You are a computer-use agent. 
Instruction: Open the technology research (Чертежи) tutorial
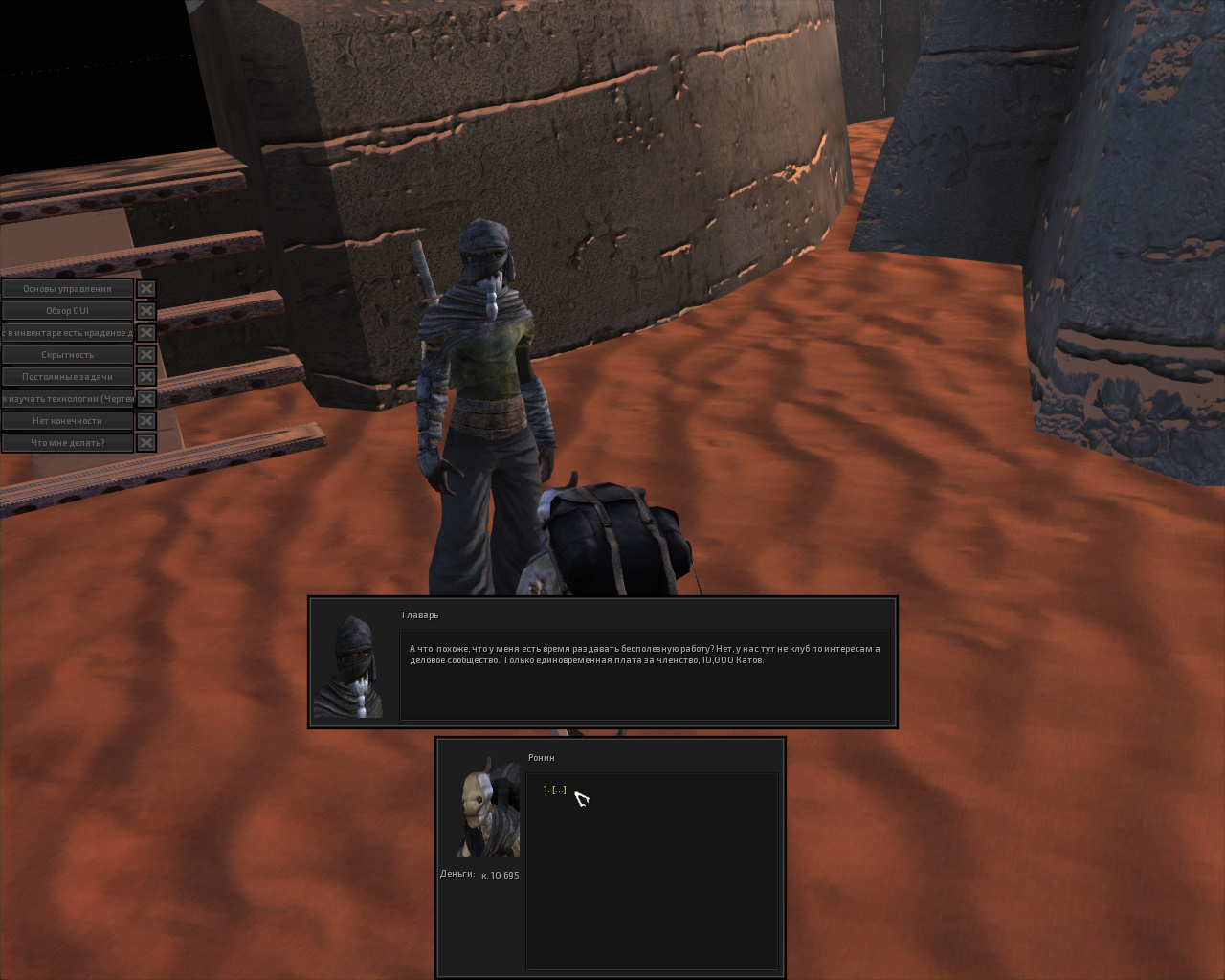pos(67,399)
